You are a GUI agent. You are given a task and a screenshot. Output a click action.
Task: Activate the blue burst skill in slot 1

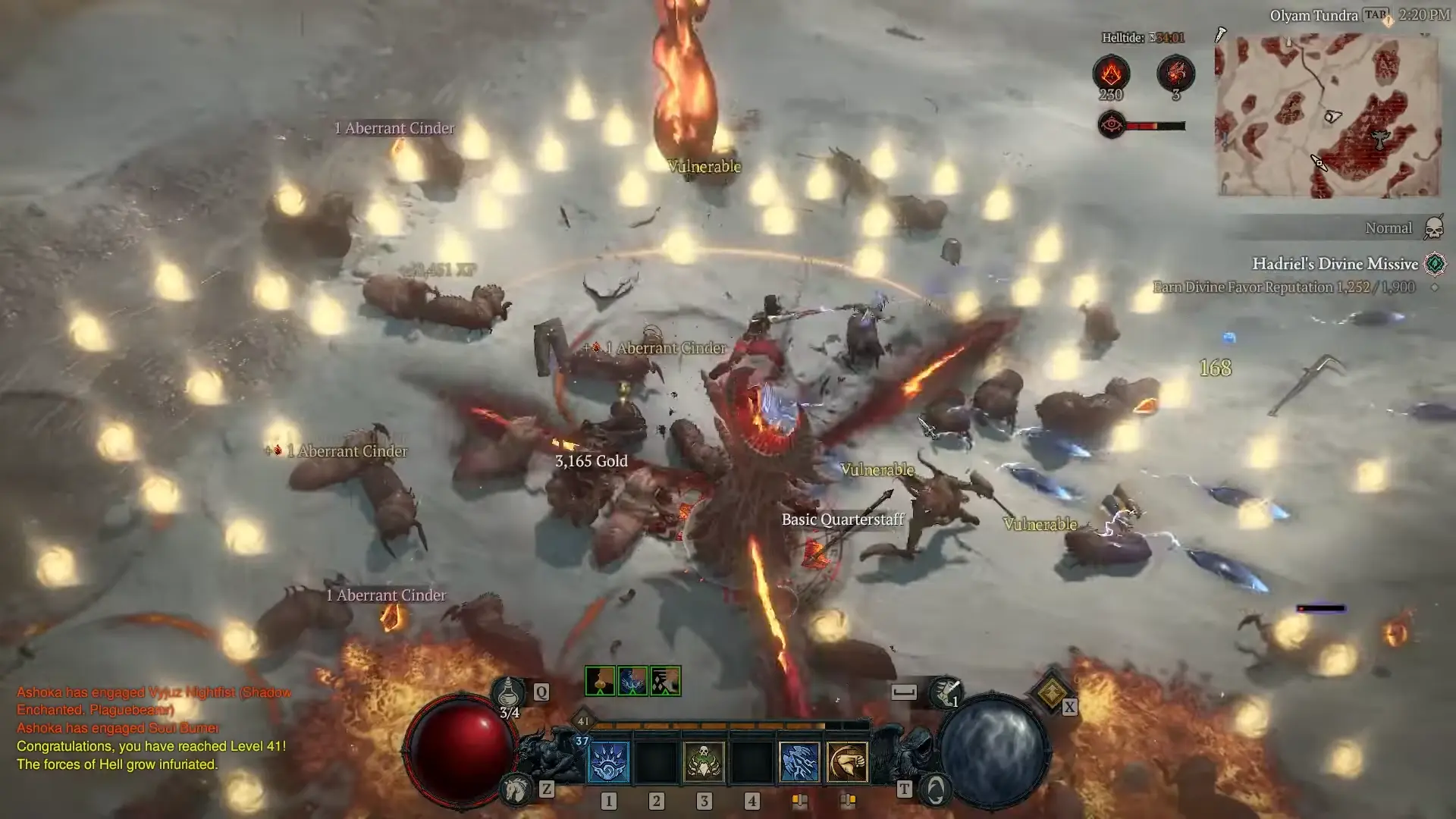(x=608, y=761)
